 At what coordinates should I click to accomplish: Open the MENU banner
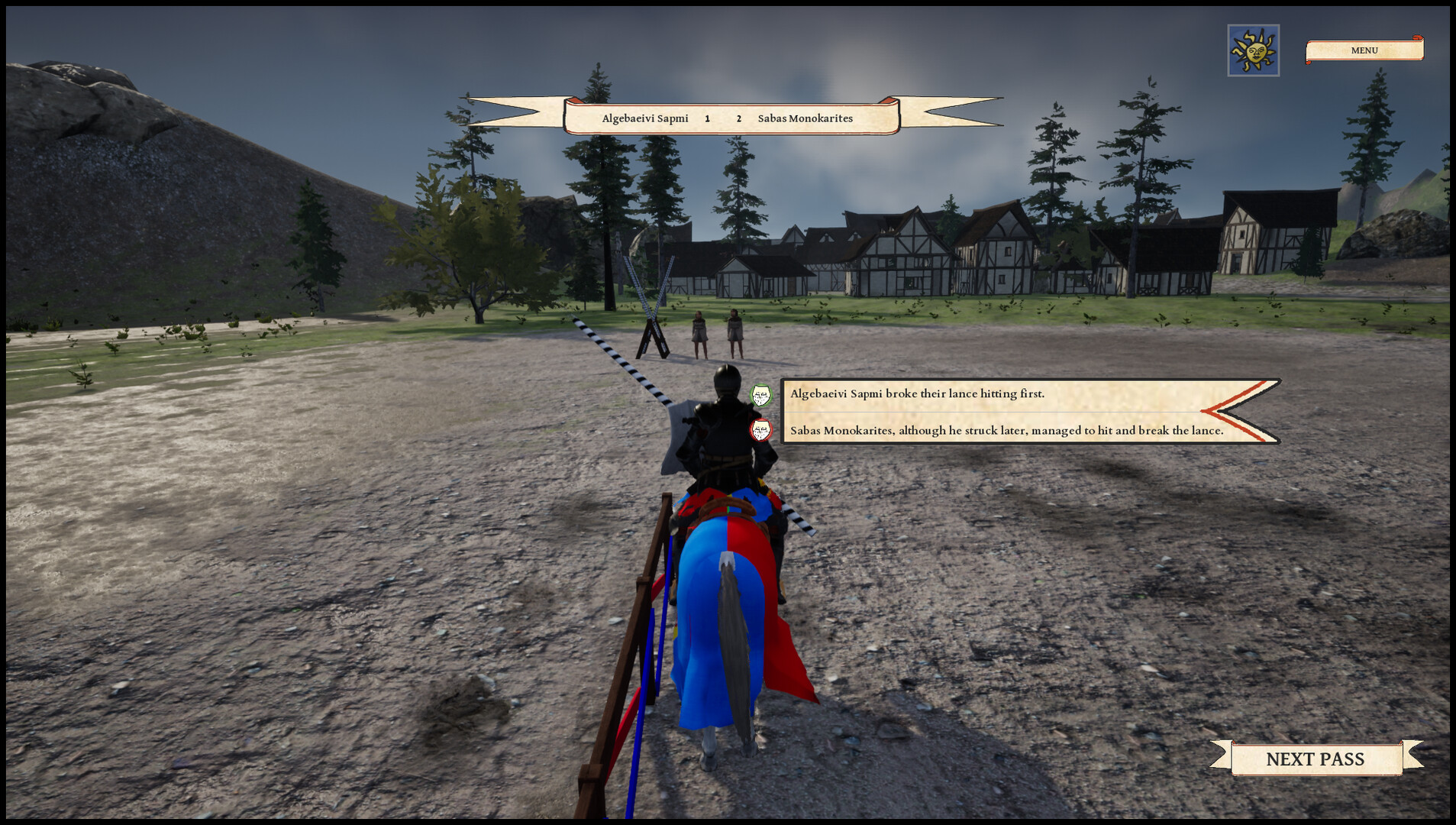pos(1364,50)
